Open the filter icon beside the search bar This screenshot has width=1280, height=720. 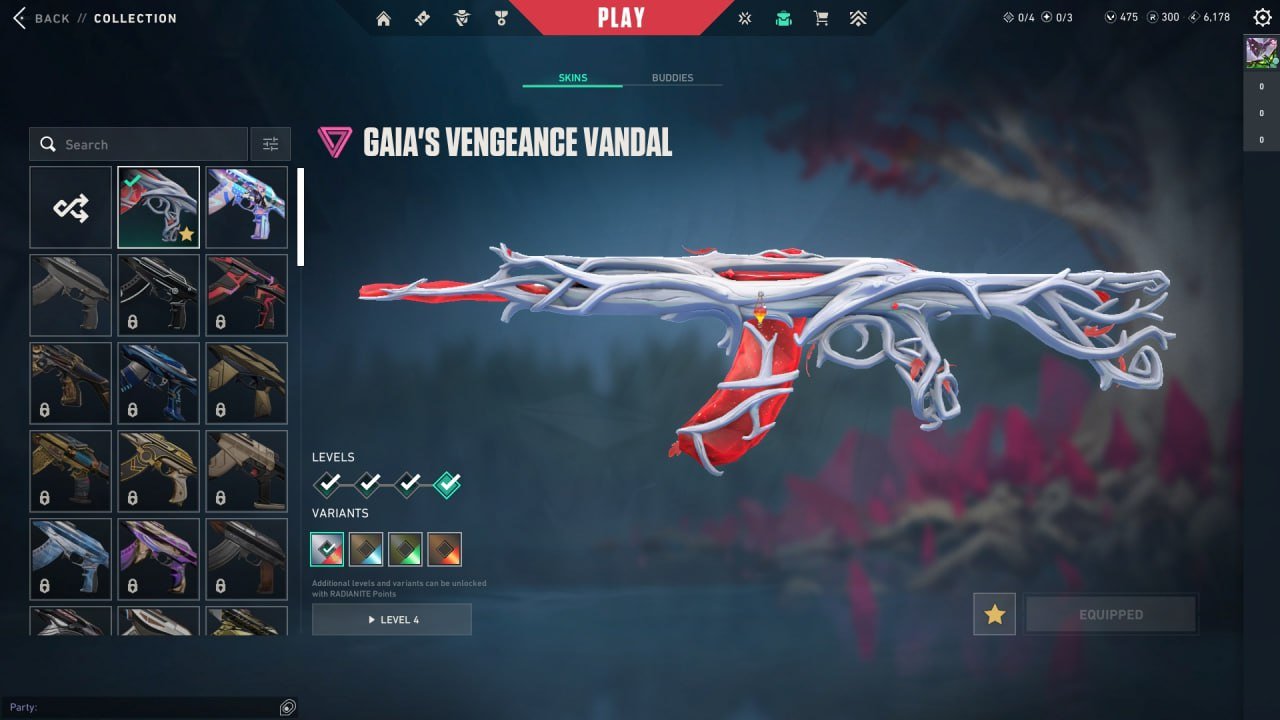point(270,143)
